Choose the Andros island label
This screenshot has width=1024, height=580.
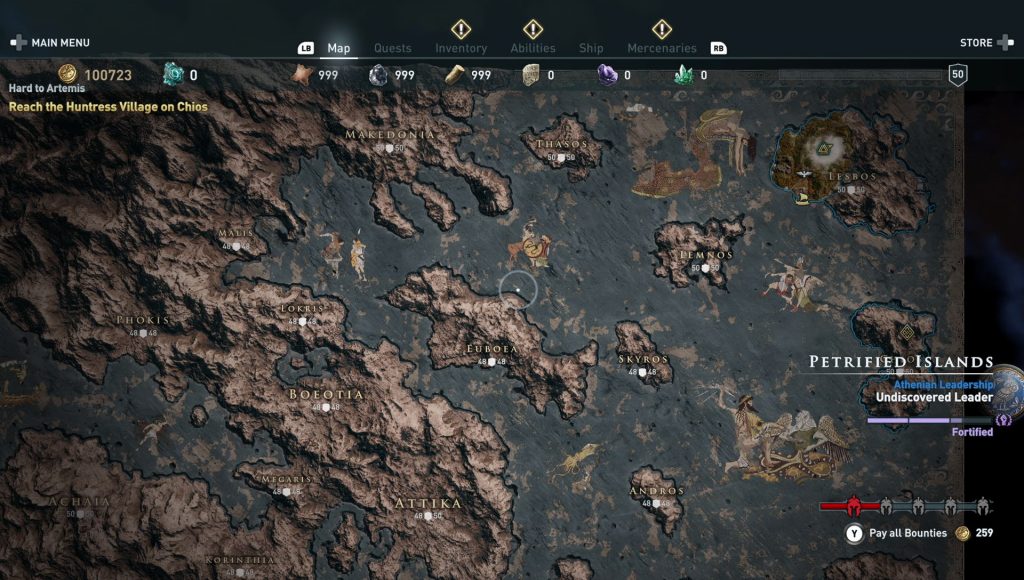tap(657, 492)
